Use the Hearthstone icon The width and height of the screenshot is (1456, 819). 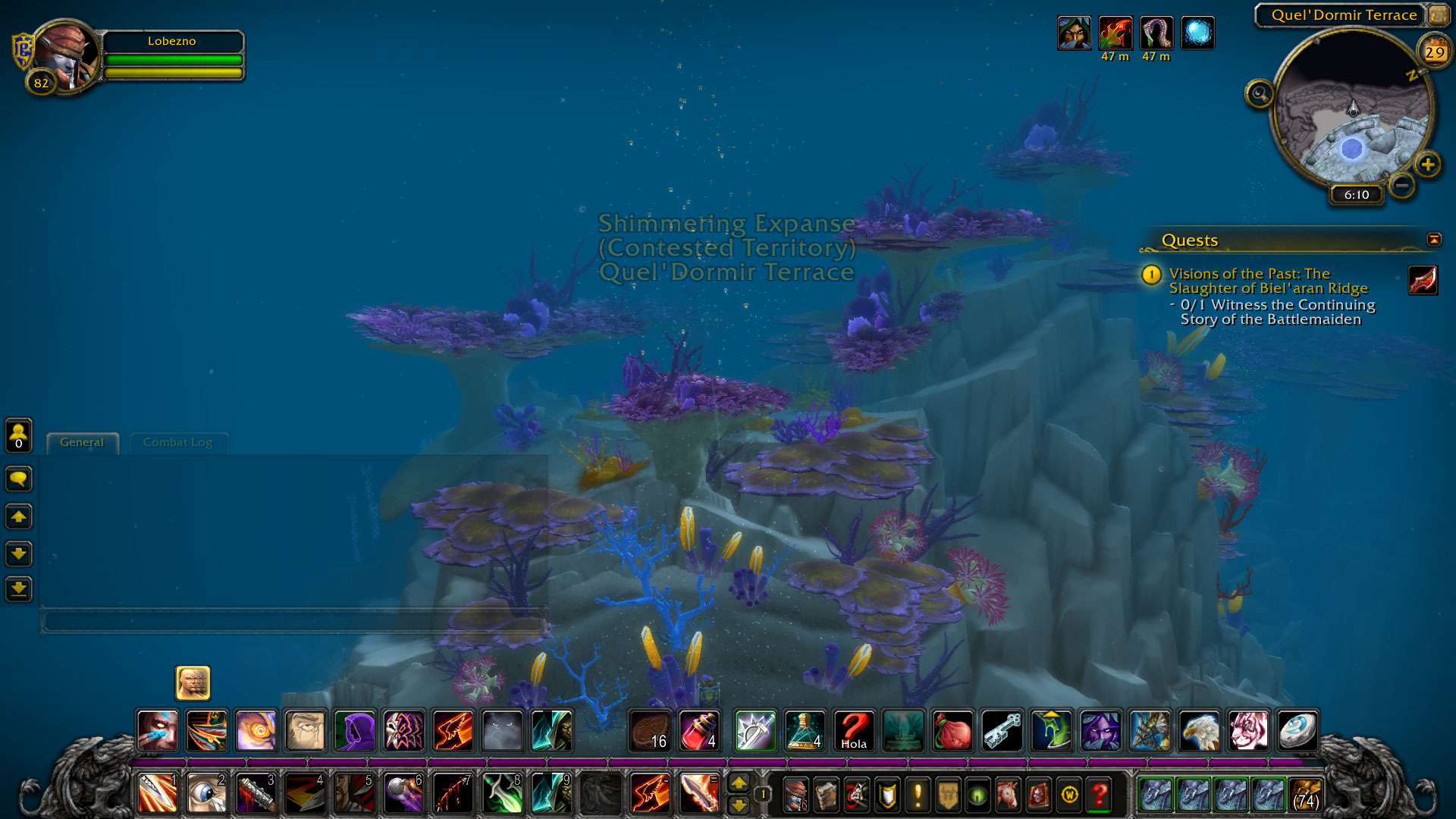[x=1298, y=731]
